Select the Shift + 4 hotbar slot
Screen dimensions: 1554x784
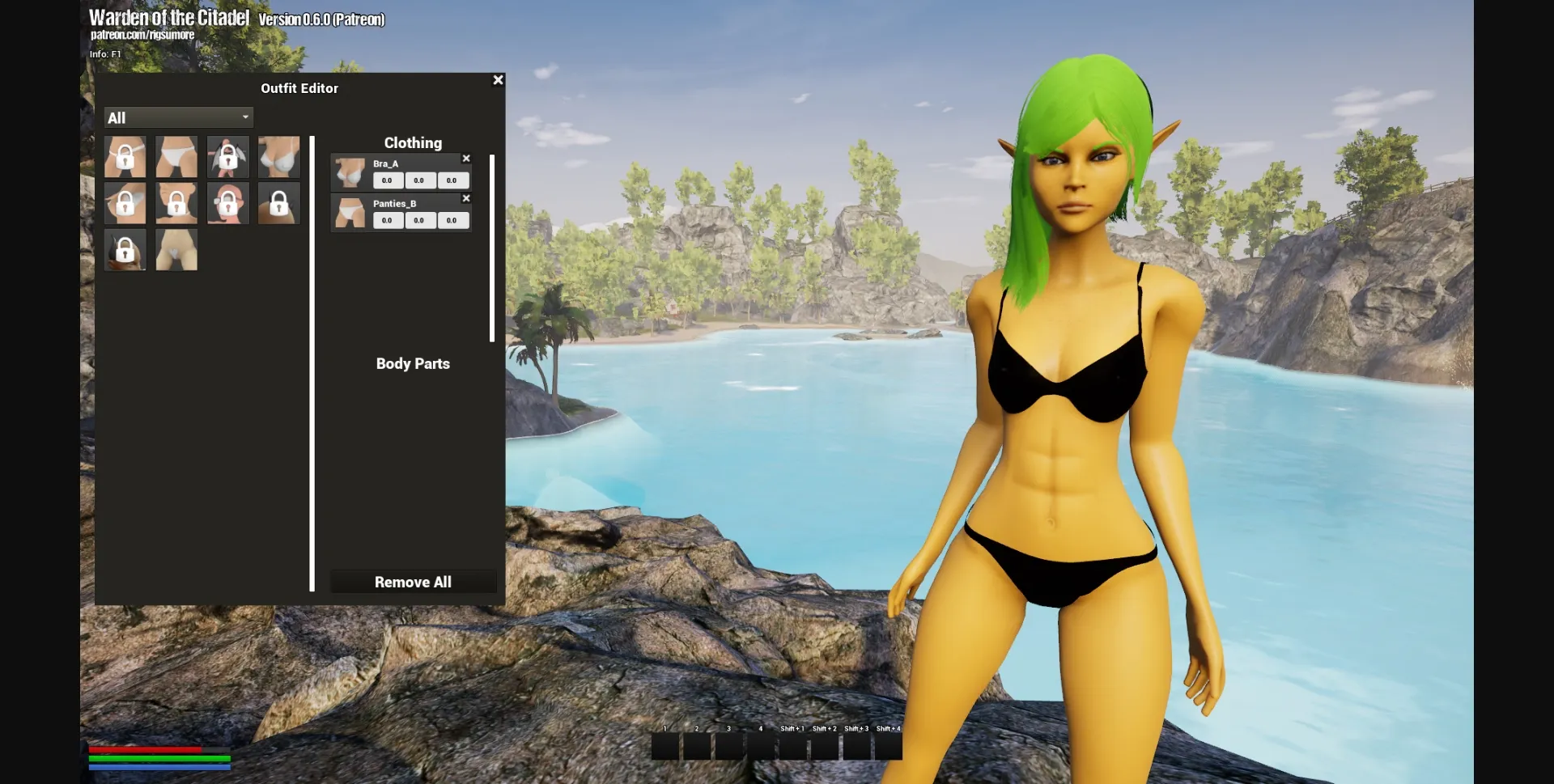(888, 746)
